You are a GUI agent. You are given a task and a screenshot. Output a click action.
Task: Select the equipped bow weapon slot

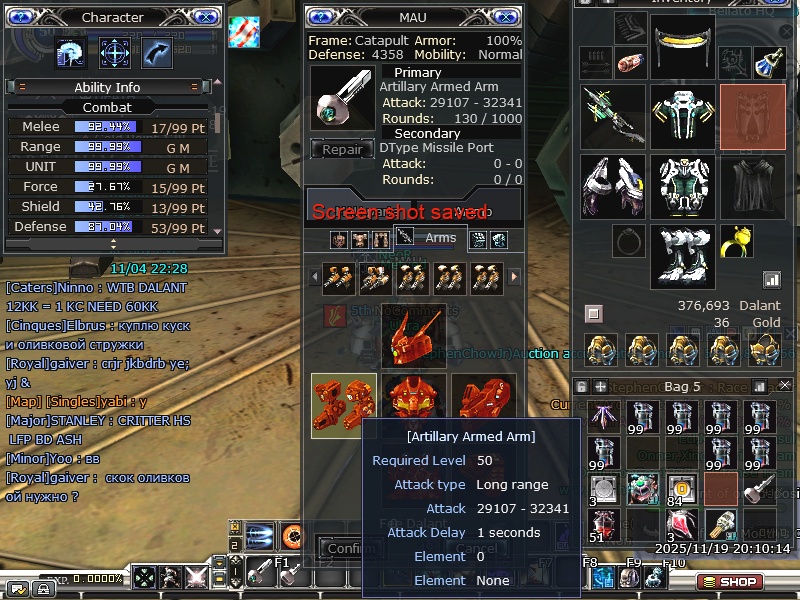(x=613, y=116)
